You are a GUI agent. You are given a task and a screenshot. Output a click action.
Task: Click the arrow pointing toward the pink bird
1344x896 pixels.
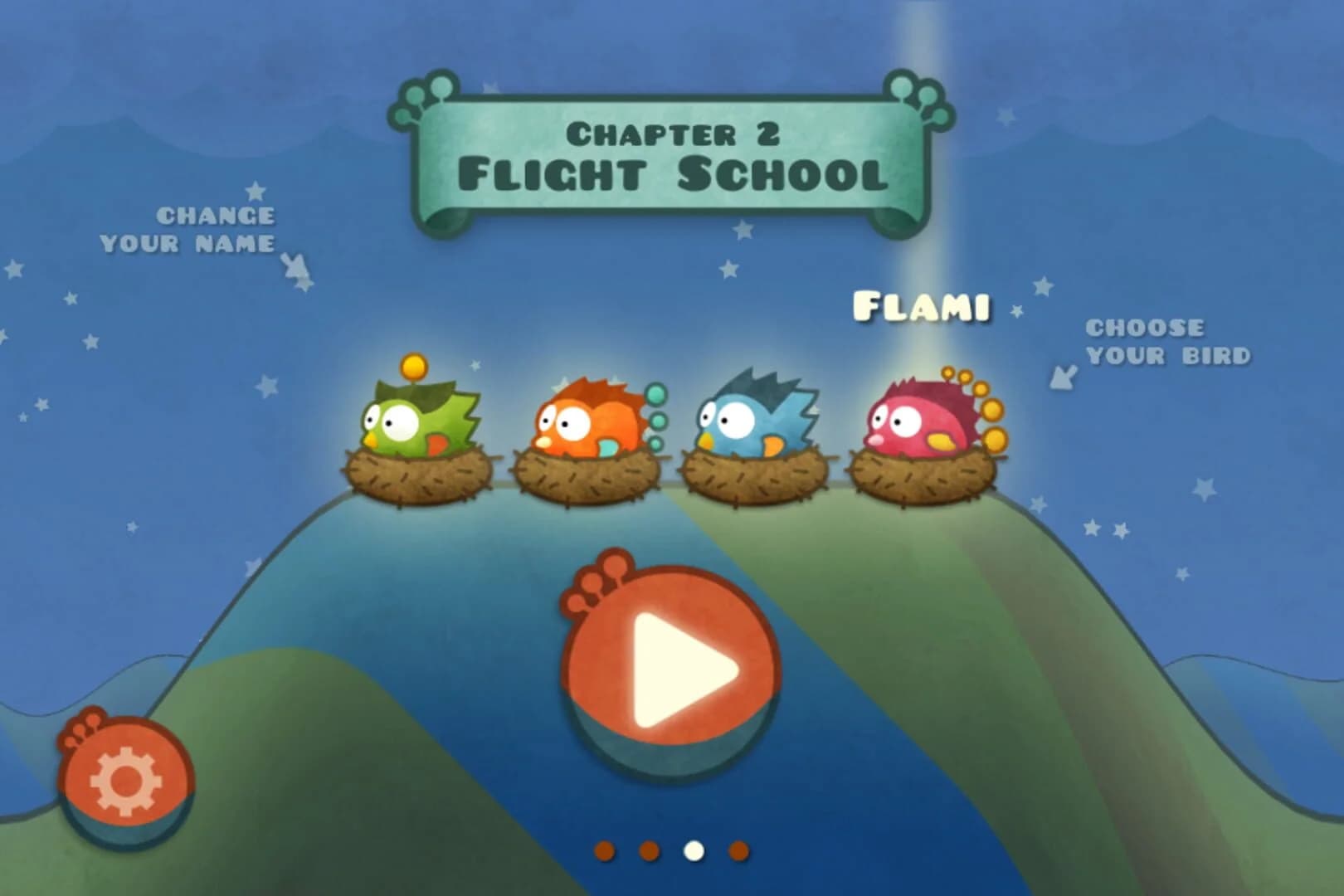(x=1062, y=377)
